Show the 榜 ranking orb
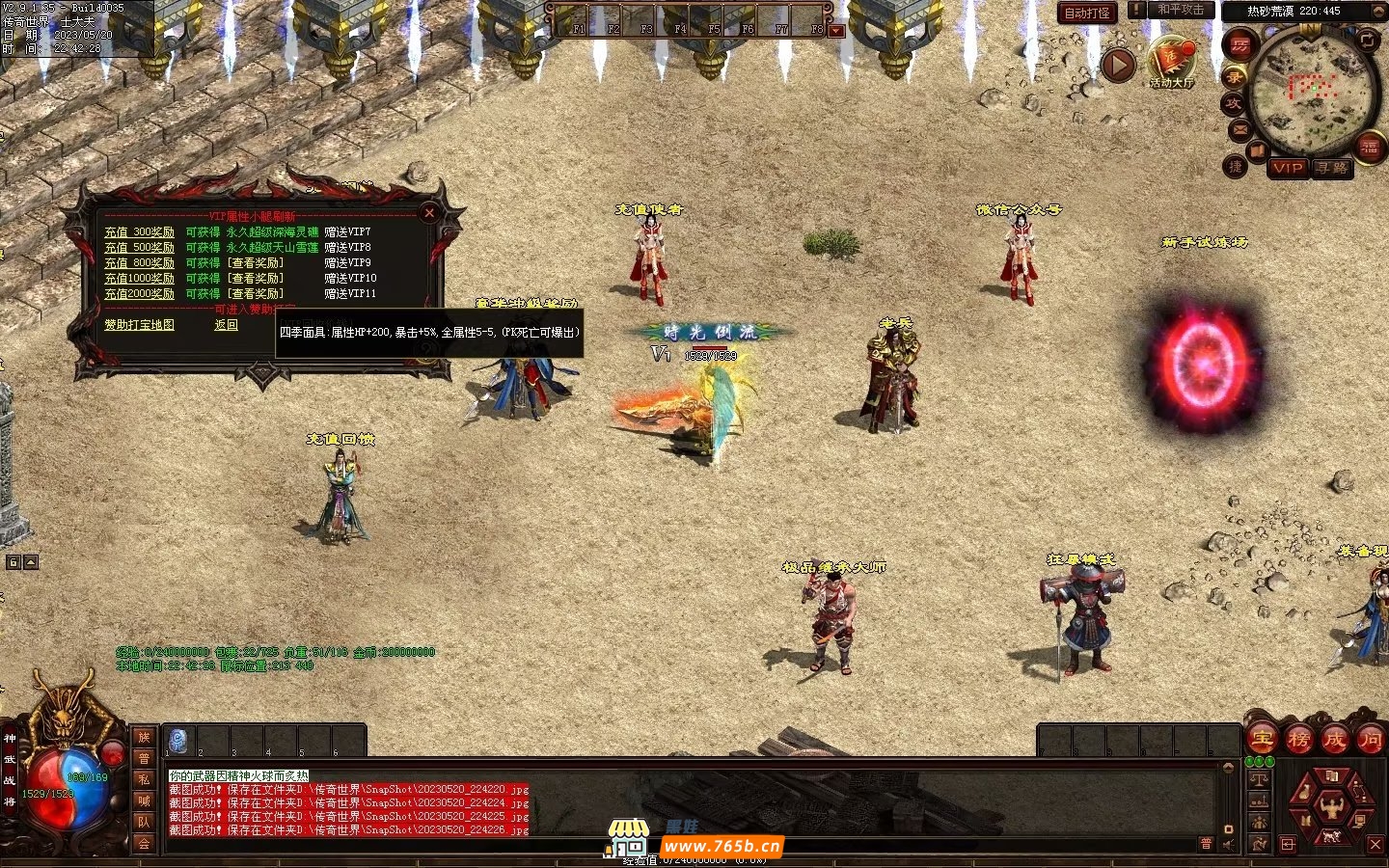This screenshot has height=868, width=1389. (1298, 741)
